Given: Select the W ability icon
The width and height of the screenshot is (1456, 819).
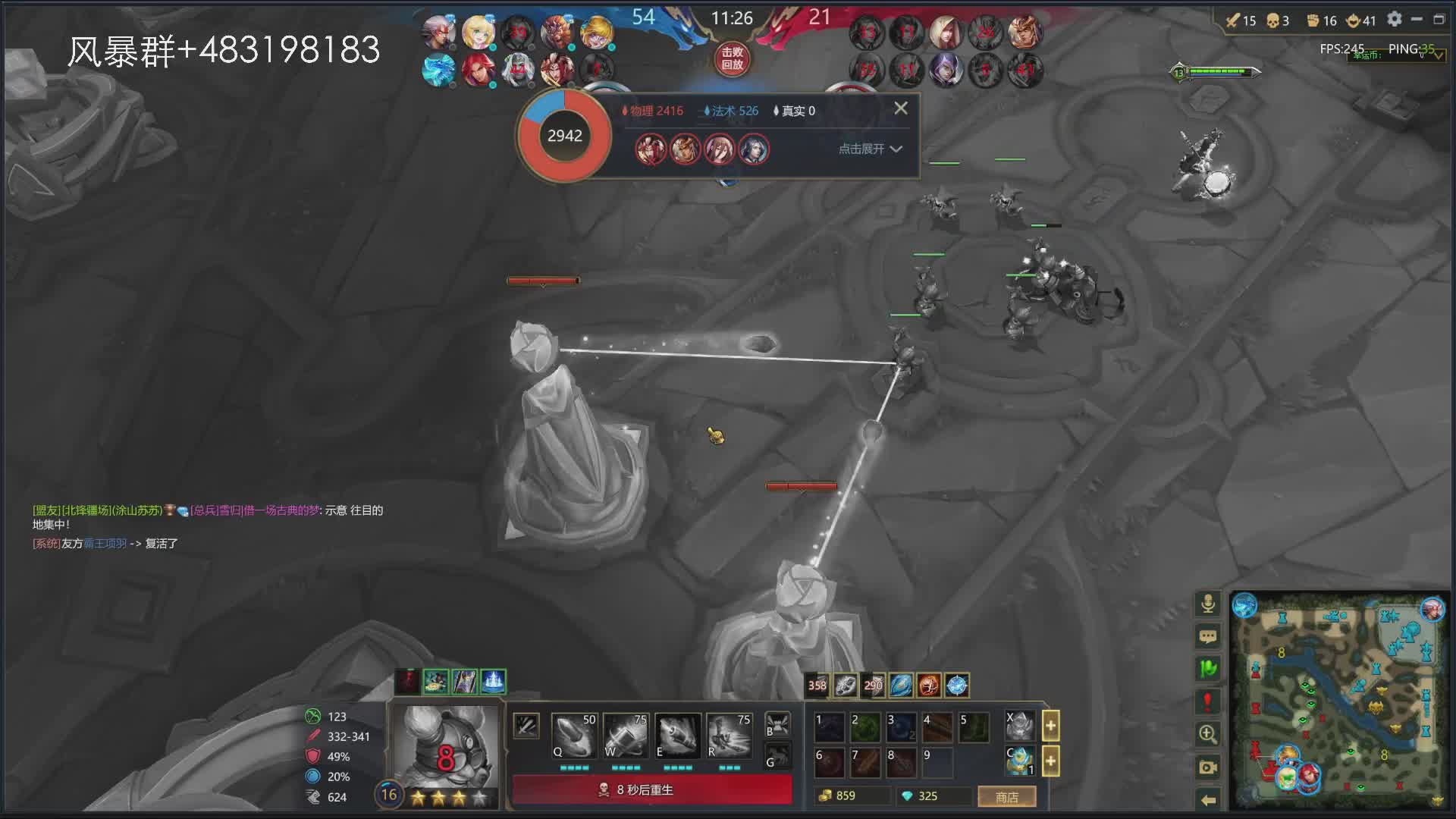Looking at the screenshot, I should pyautogui.click(x=625, y=735).
